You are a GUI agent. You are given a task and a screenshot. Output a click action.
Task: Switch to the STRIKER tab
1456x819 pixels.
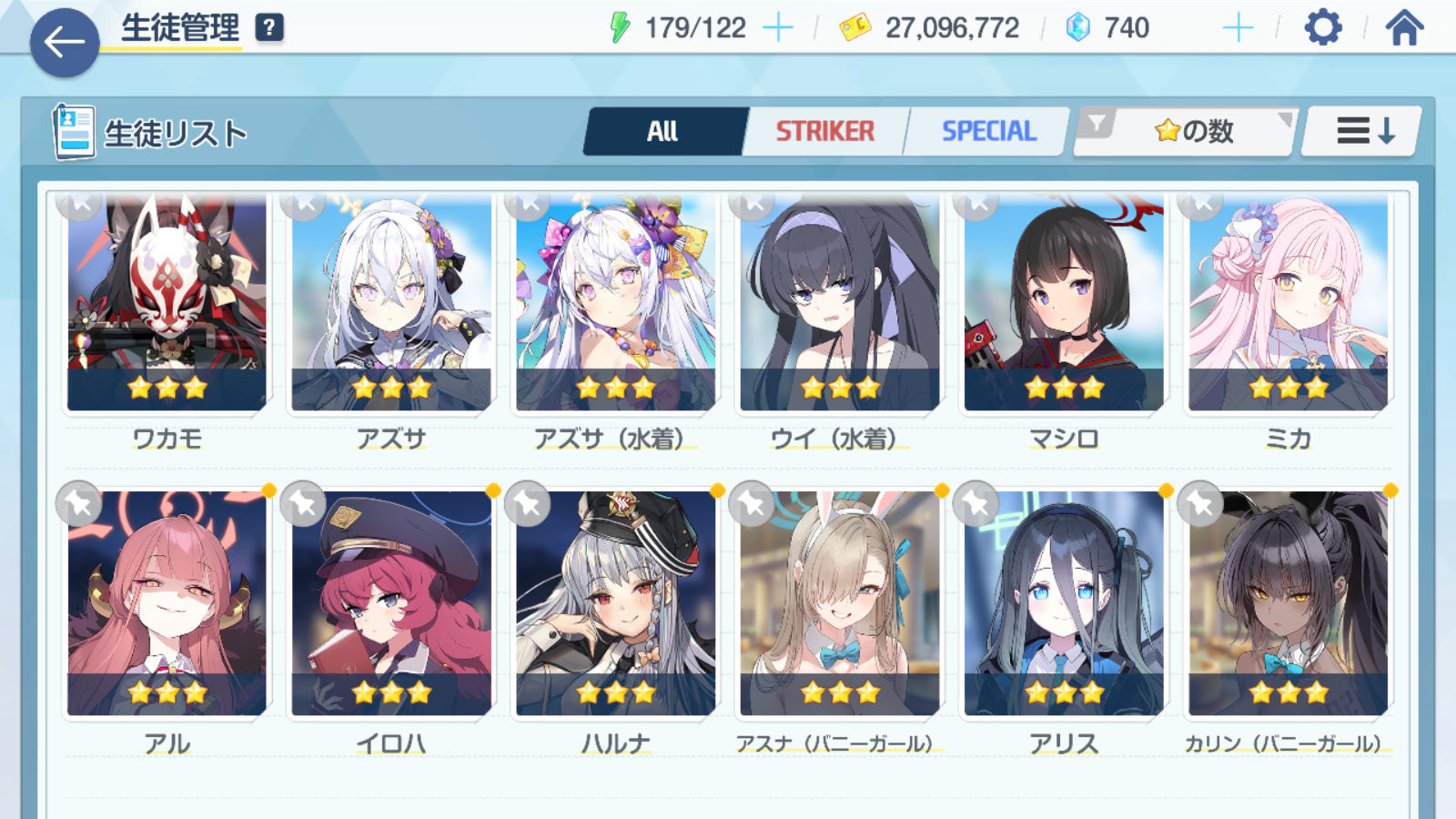(x=824, y=132)
